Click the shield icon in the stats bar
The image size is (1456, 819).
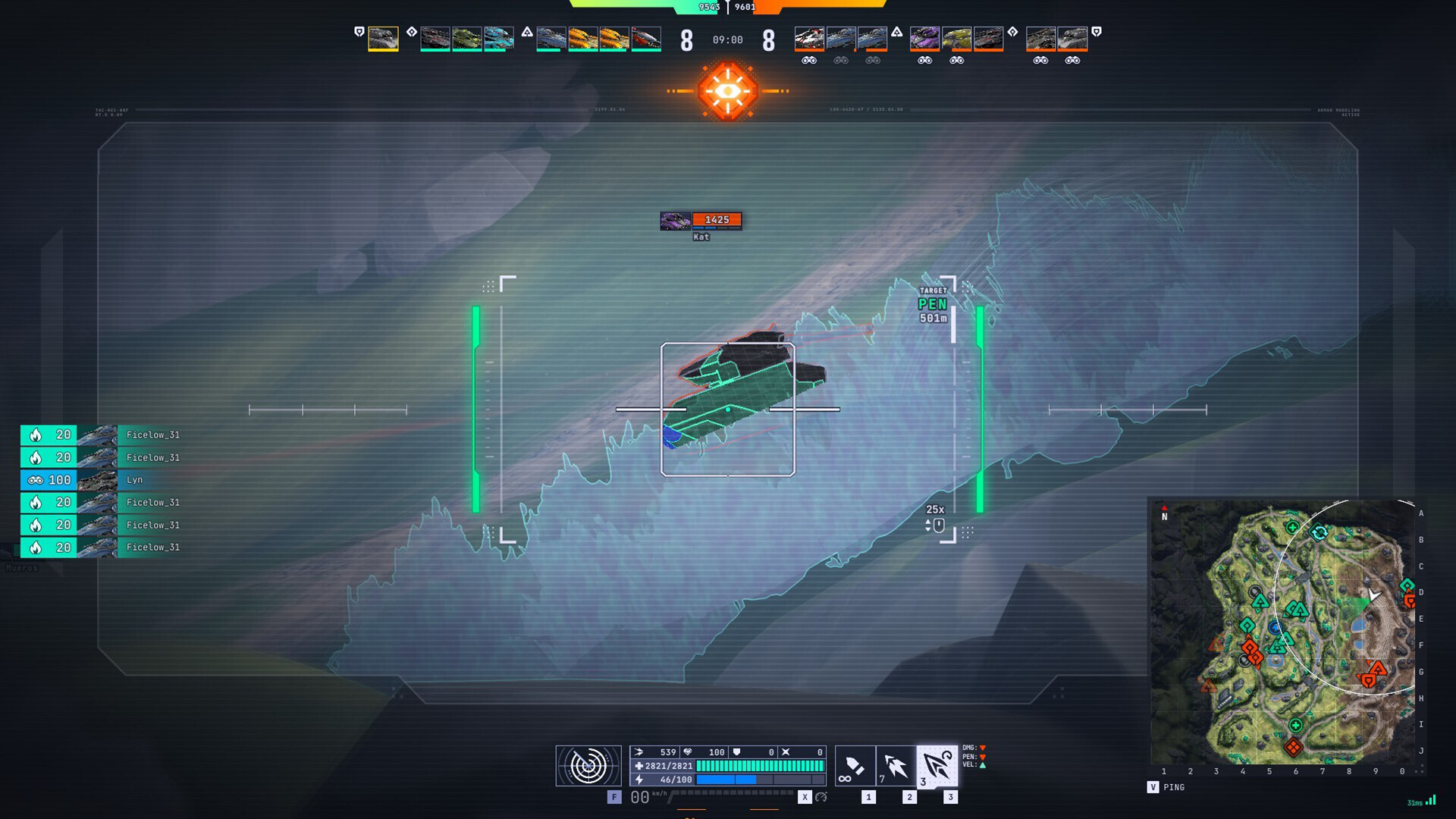[x=737, y=752]
